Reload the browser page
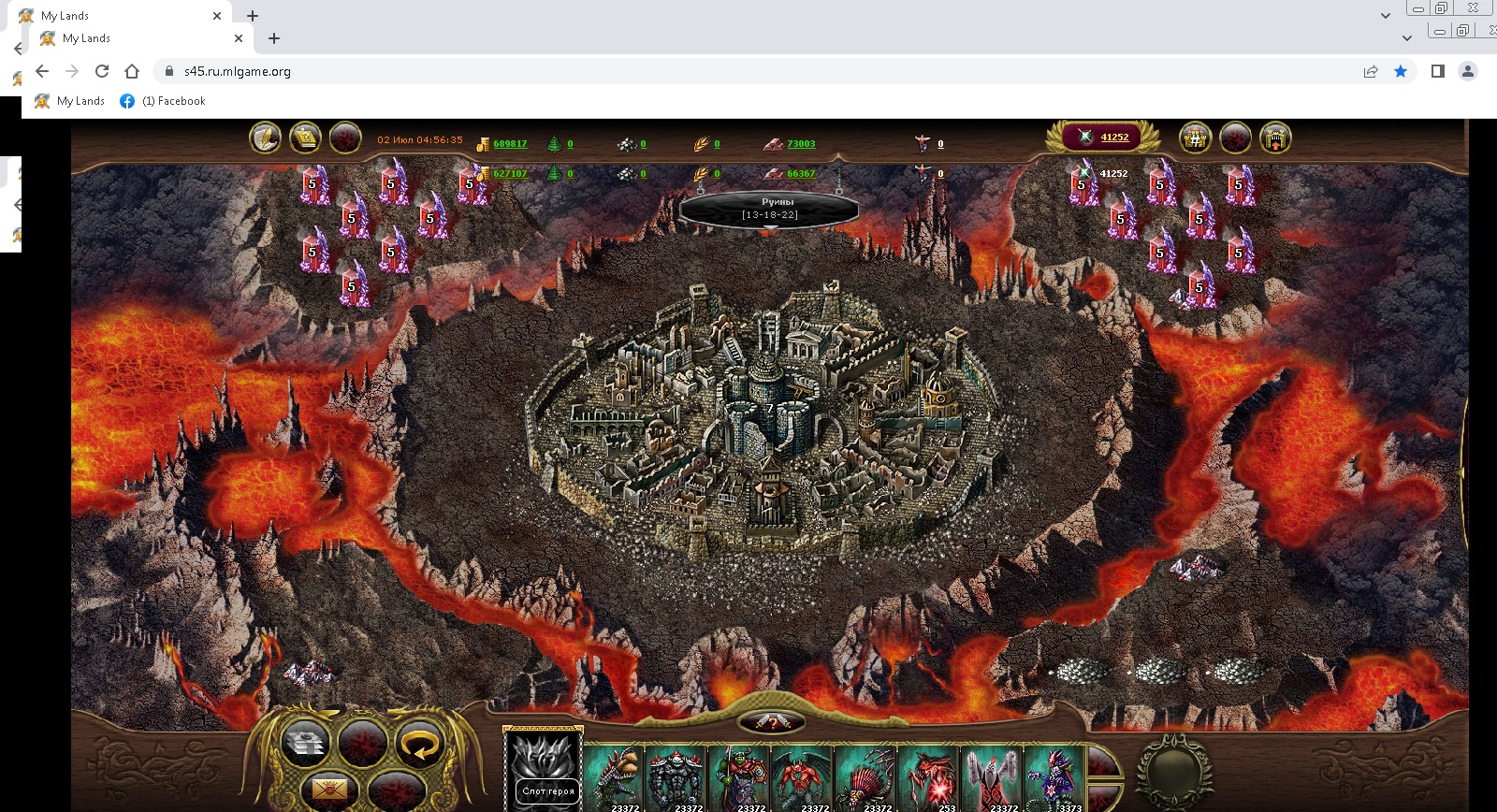Viewport: 1497px width, 812px height. tap(102, 71)
